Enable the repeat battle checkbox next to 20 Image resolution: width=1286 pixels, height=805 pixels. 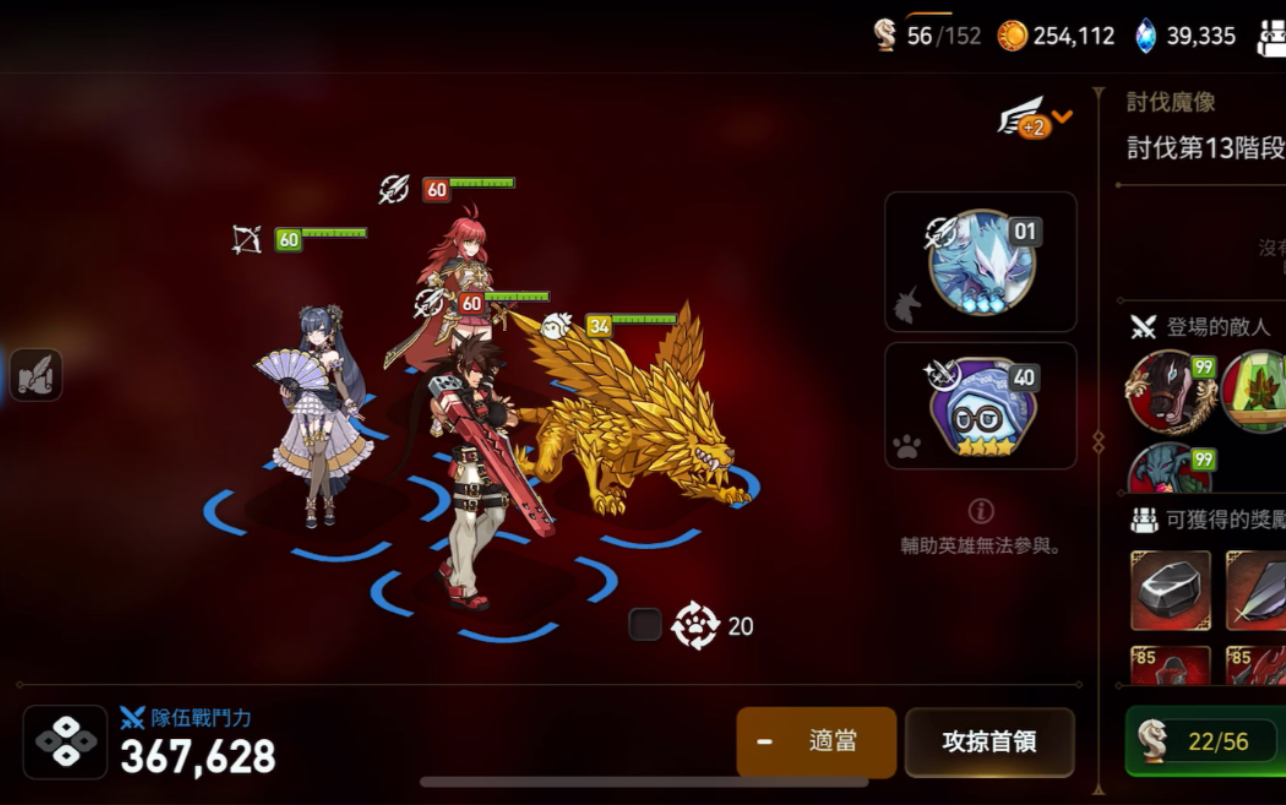pyautogui.click(x=647, y=626)
